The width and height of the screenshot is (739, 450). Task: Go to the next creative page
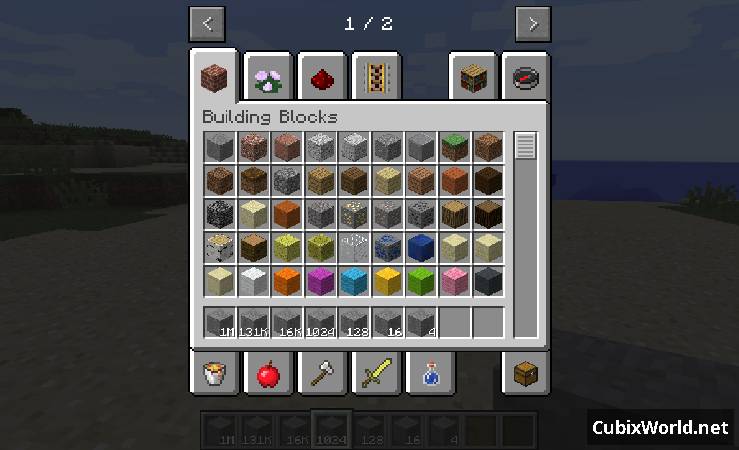tap(533, 23)
